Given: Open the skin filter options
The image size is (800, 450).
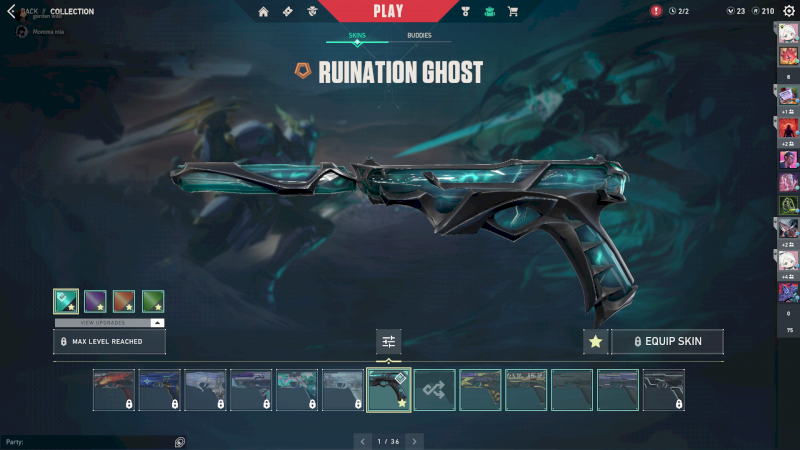Looking at the screenshot, I should pyautogui.click(x=388, y=341).
